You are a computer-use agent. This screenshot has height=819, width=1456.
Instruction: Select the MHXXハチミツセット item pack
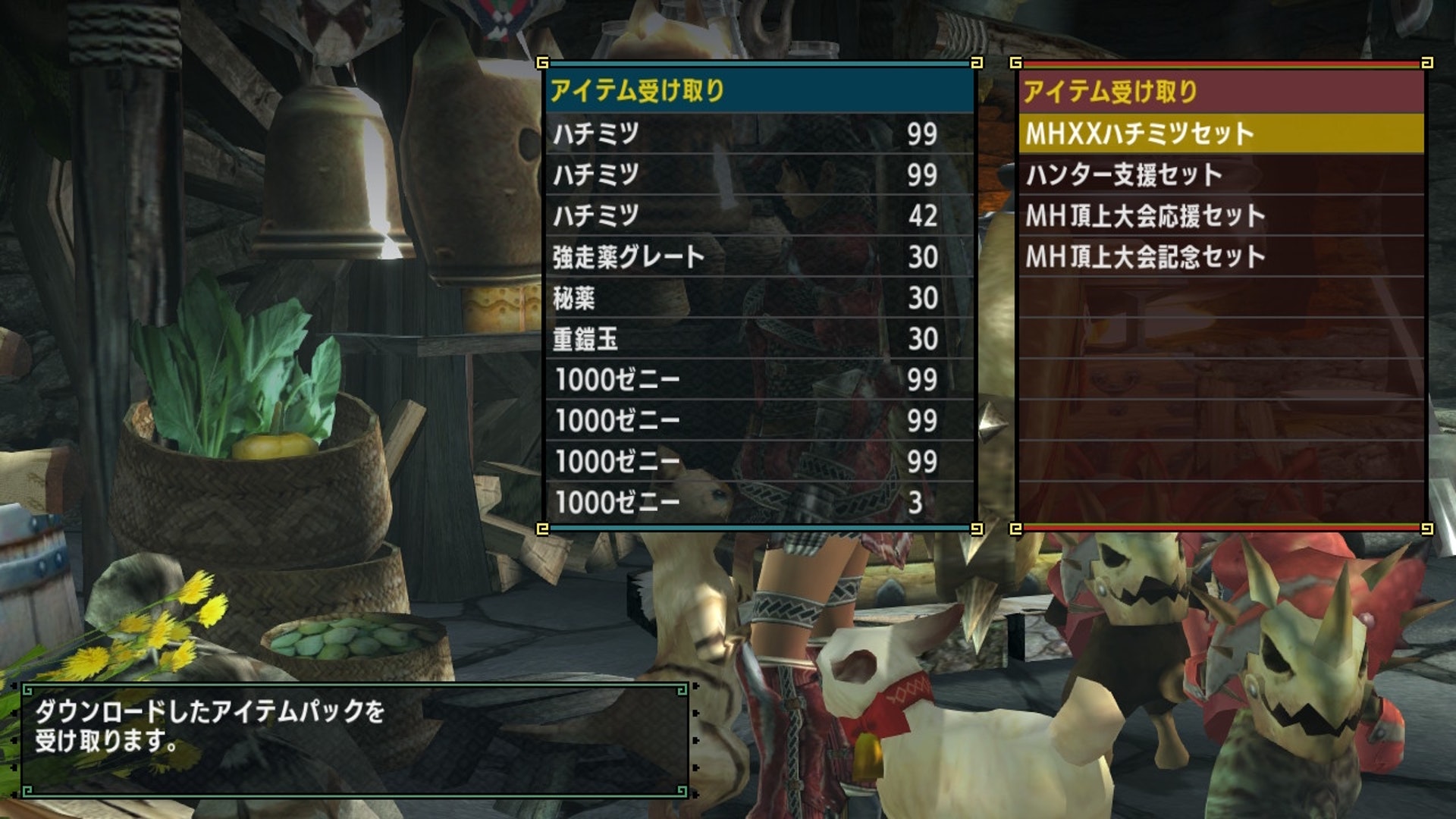coord(1219,134)
